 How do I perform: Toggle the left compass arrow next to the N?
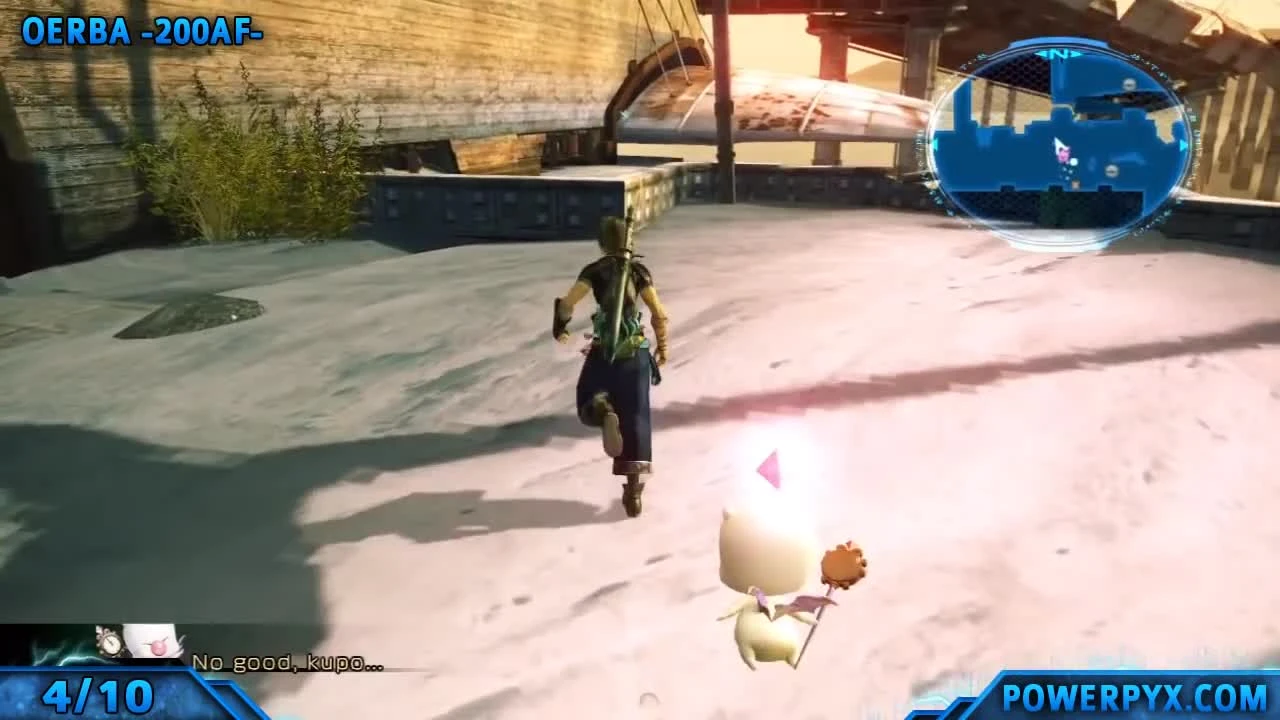[x=1042, y=53]
